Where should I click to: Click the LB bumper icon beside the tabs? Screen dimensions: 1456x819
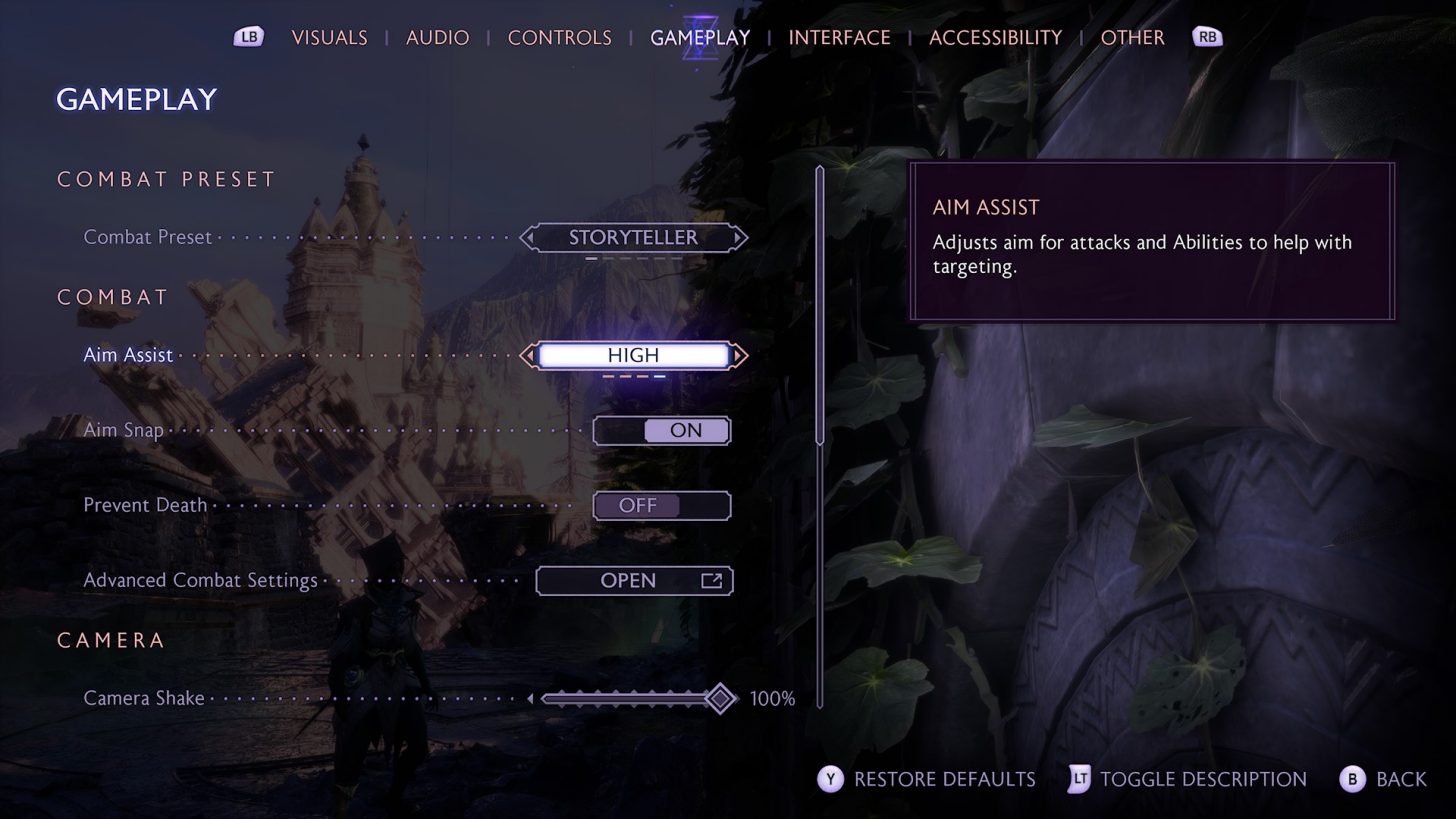click(248, 36)
